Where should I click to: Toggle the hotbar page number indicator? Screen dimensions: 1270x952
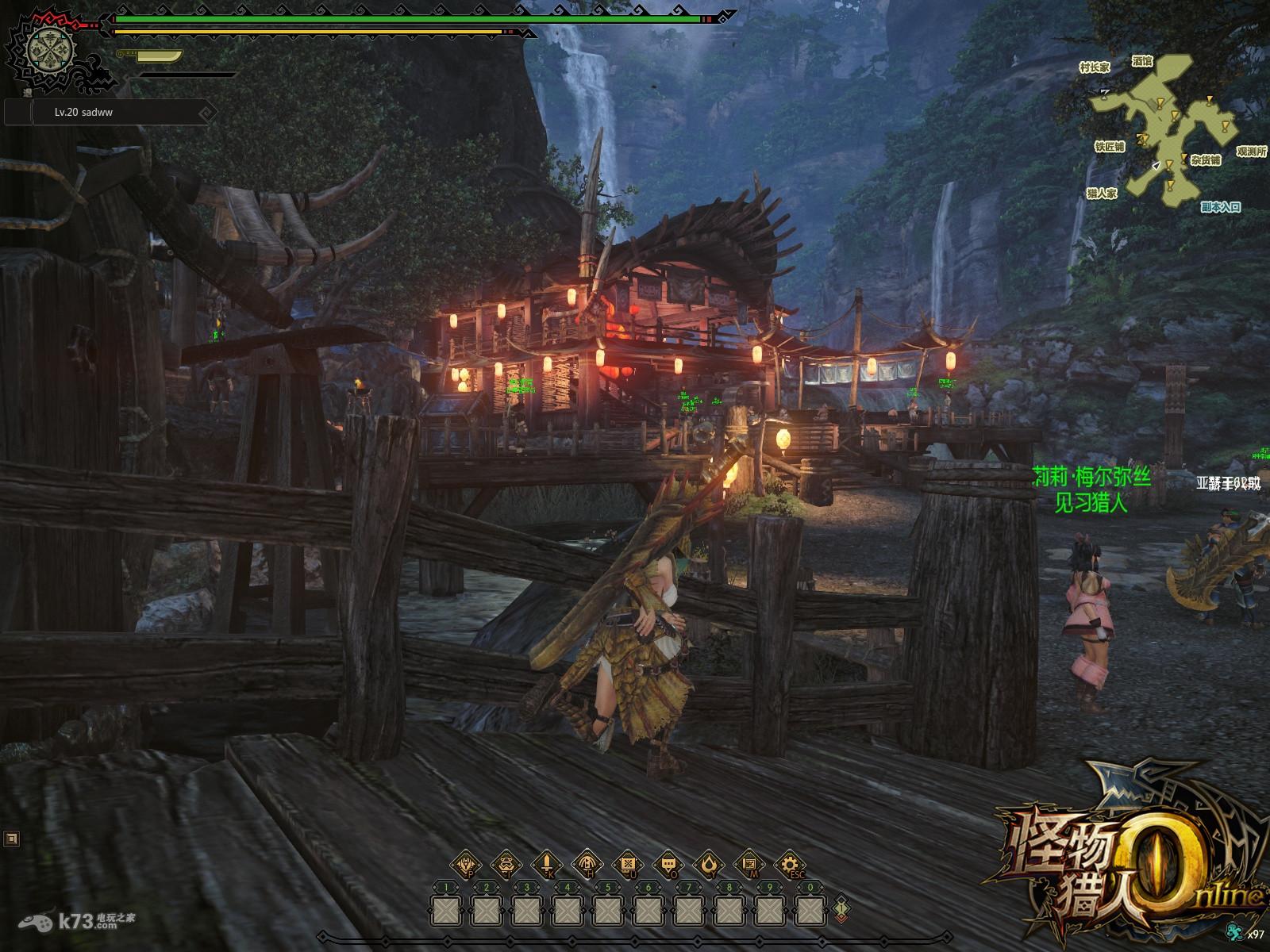click(x=841, y=907)
